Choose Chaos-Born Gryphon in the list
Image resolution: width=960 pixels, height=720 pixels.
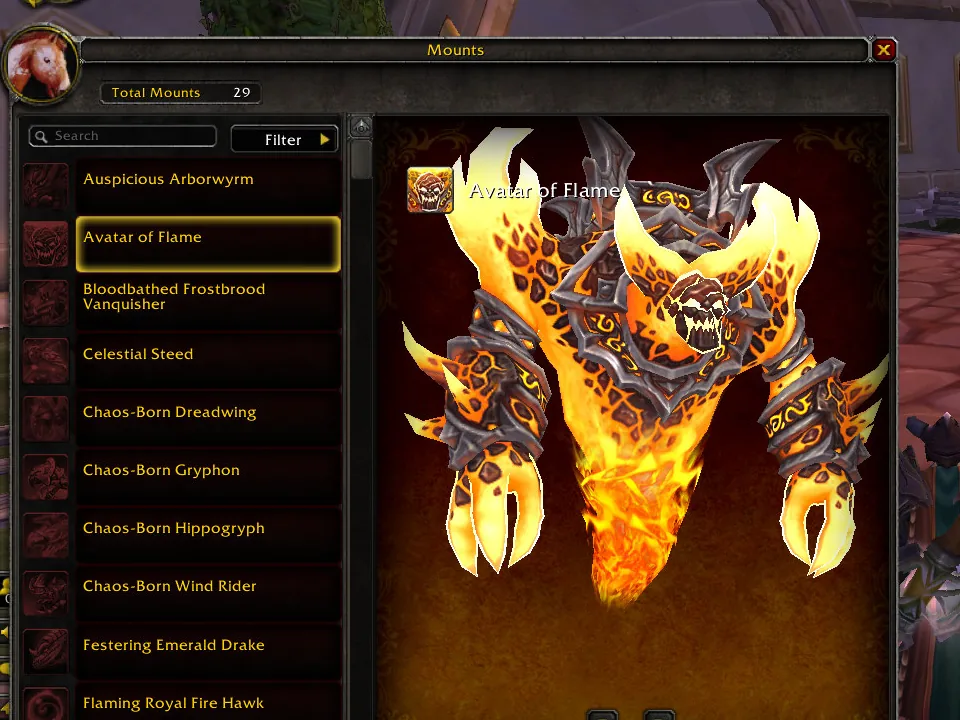[208, 471]
